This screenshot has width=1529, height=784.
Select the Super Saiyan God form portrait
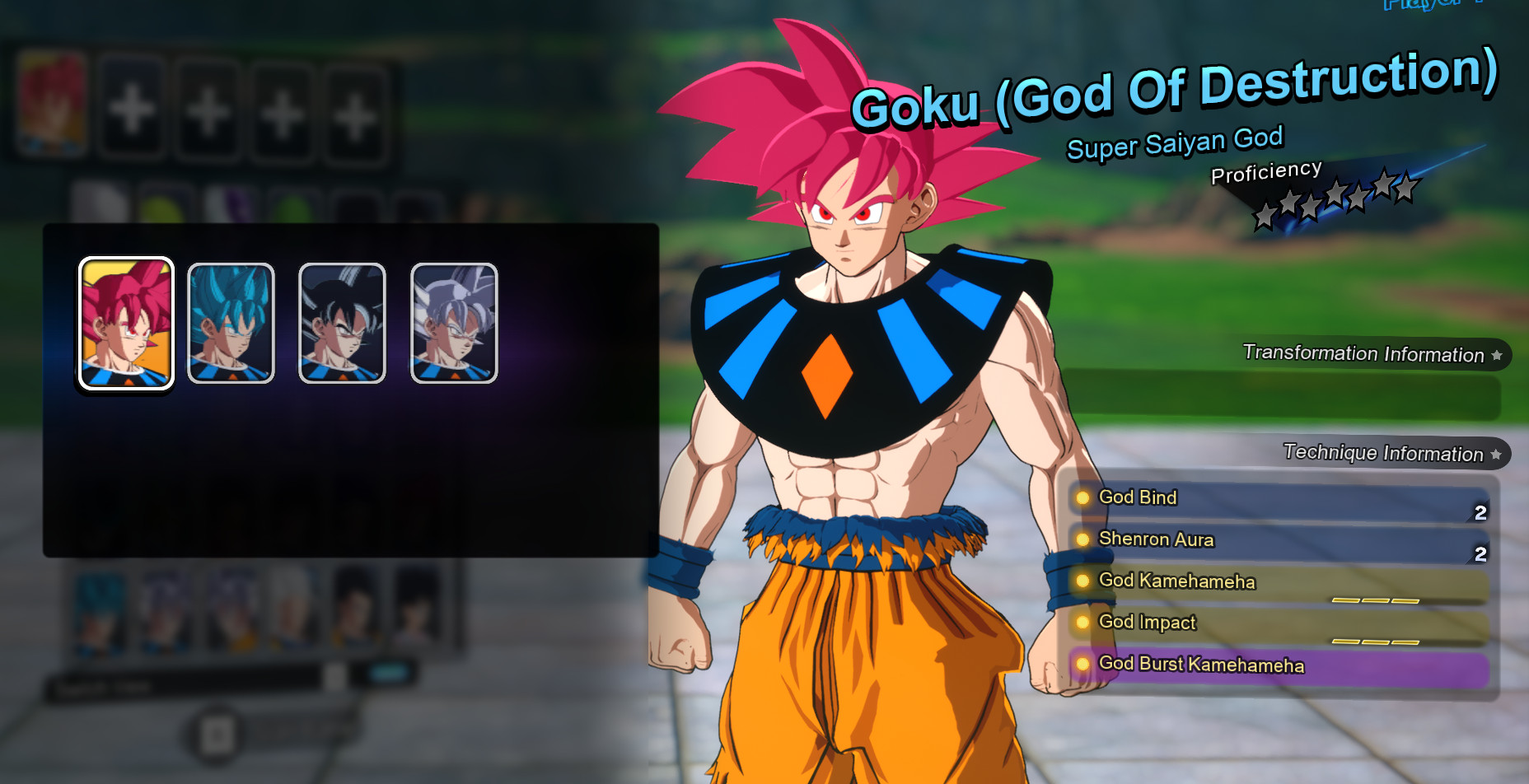click(x=125, y=323)
